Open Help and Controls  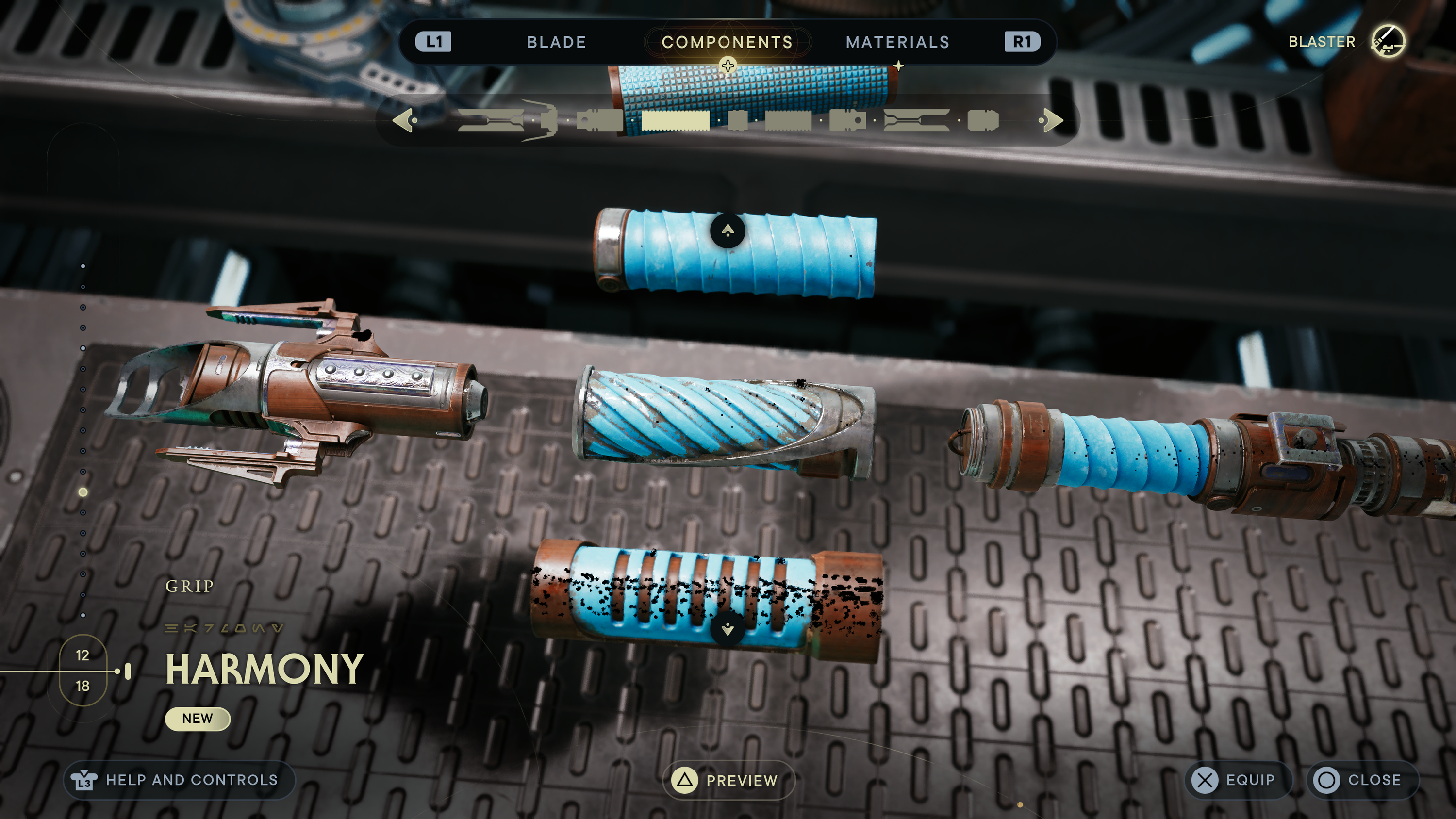click(x=179, y=780)
